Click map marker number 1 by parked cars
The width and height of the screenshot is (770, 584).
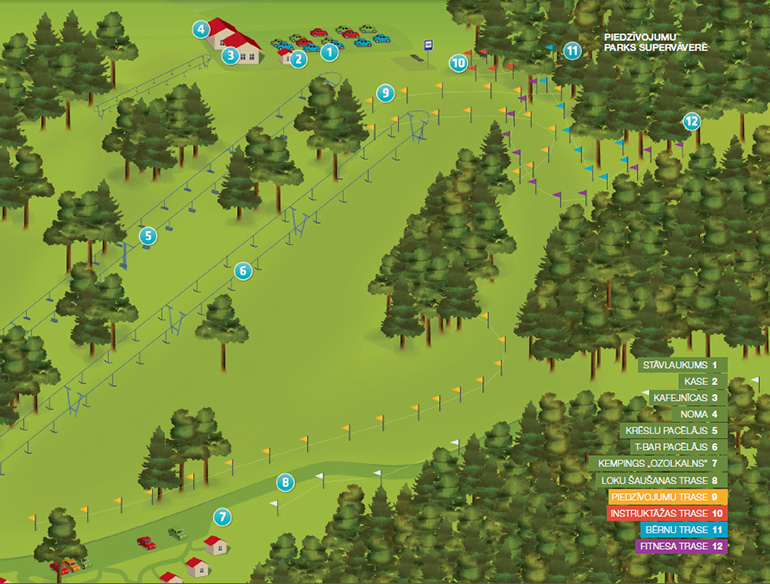coord(329,52)
